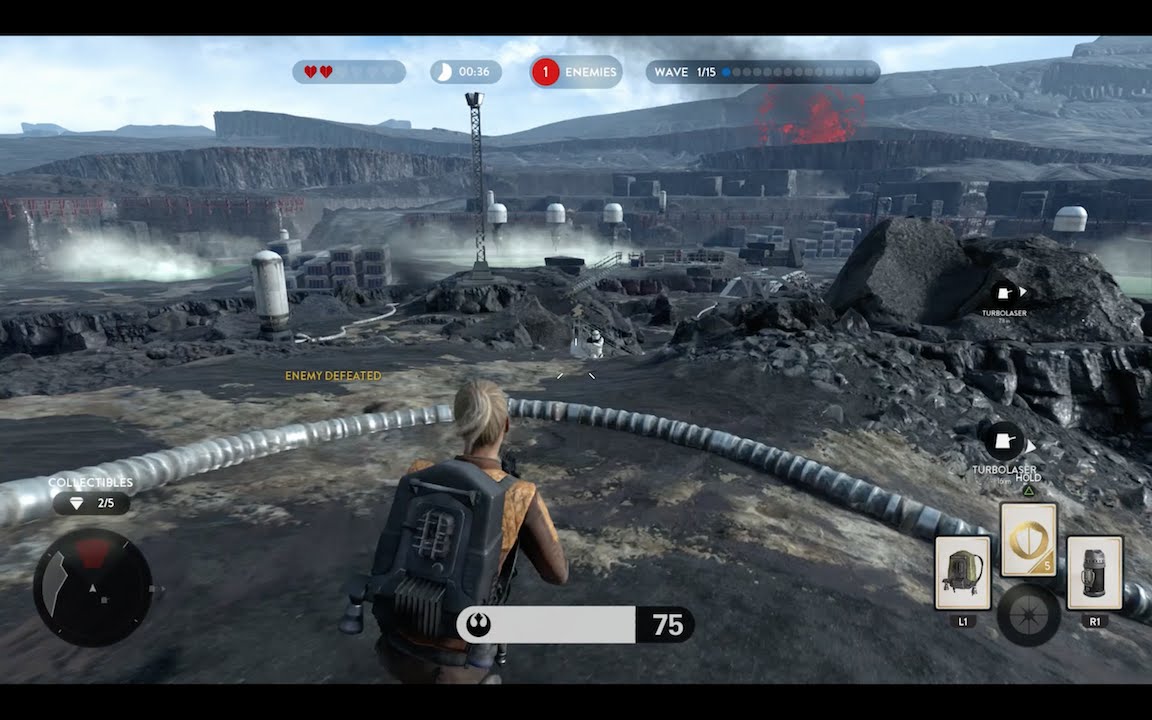Use the grenade canister star card

(x=1094, y=572)
